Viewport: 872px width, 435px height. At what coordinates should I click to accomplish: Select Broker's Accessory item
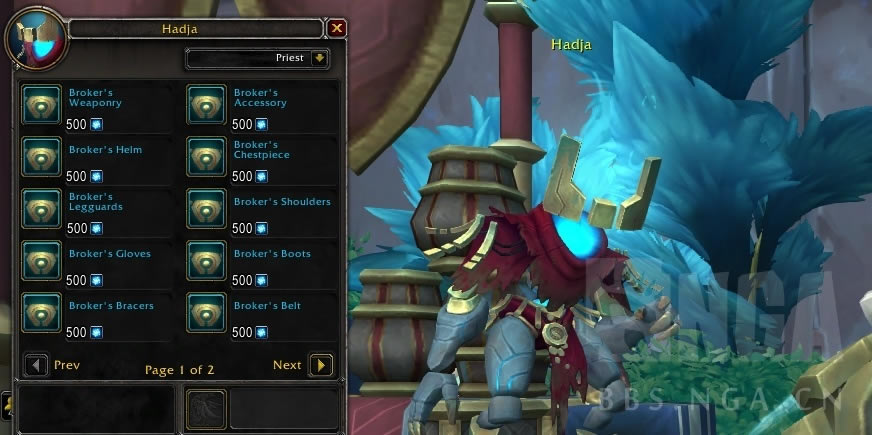click(x=207, y=105)
